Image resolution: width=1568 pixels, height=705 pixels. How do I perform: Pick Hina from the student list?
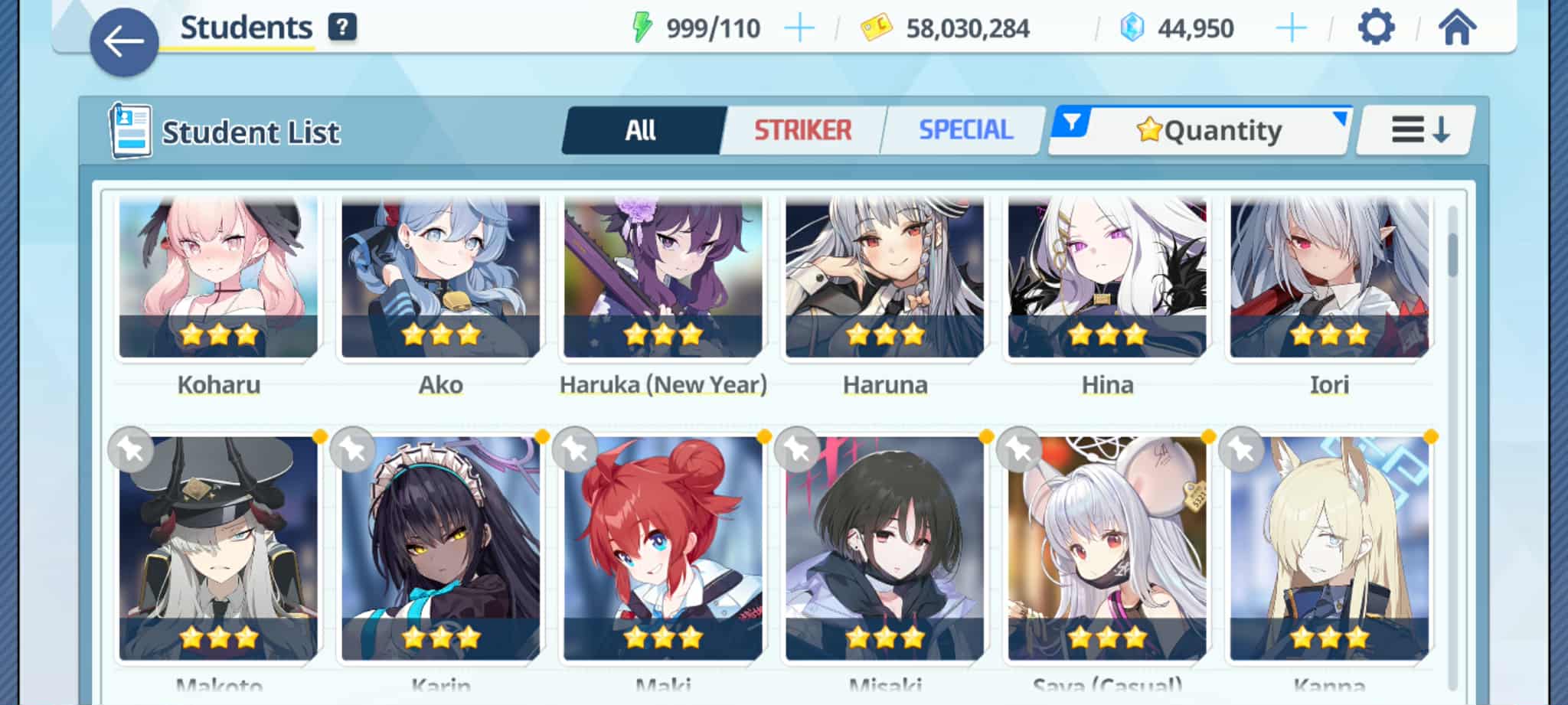(x=1106, y=277)
